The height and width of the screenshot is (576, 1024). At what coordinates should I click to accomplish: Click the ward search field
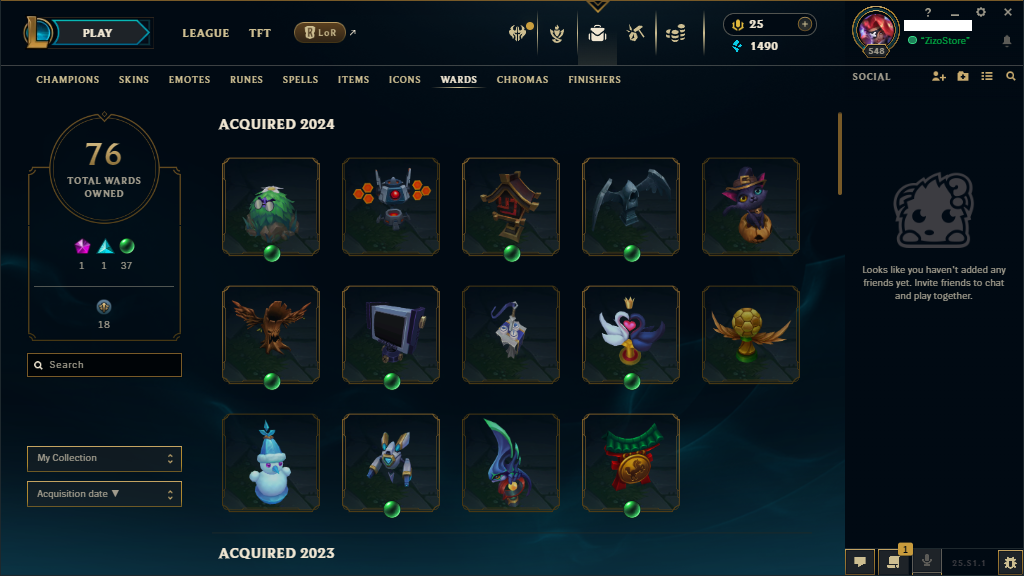[x=105, y=365]
